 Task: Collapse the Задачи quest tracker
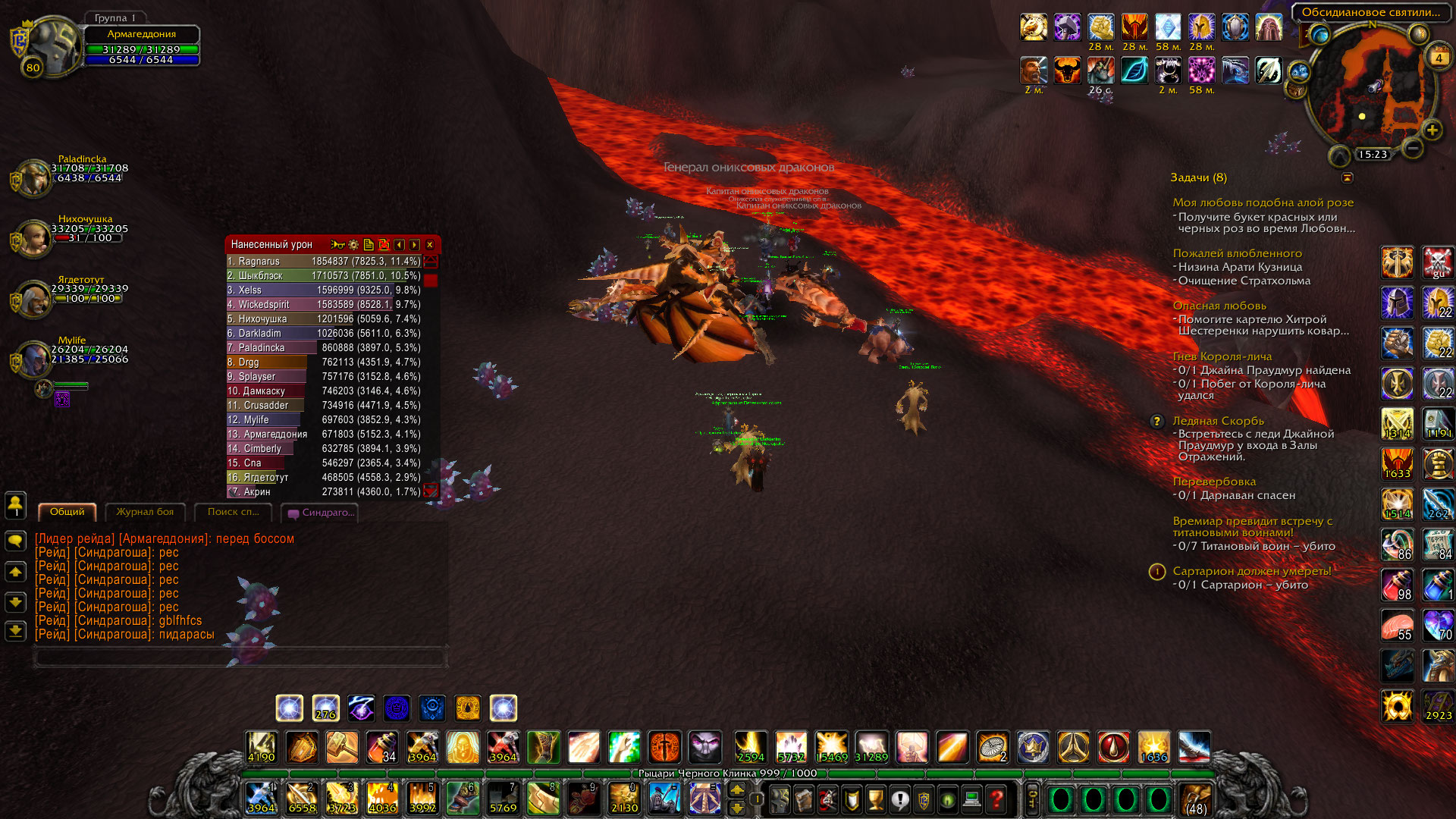click(1348, 177)
